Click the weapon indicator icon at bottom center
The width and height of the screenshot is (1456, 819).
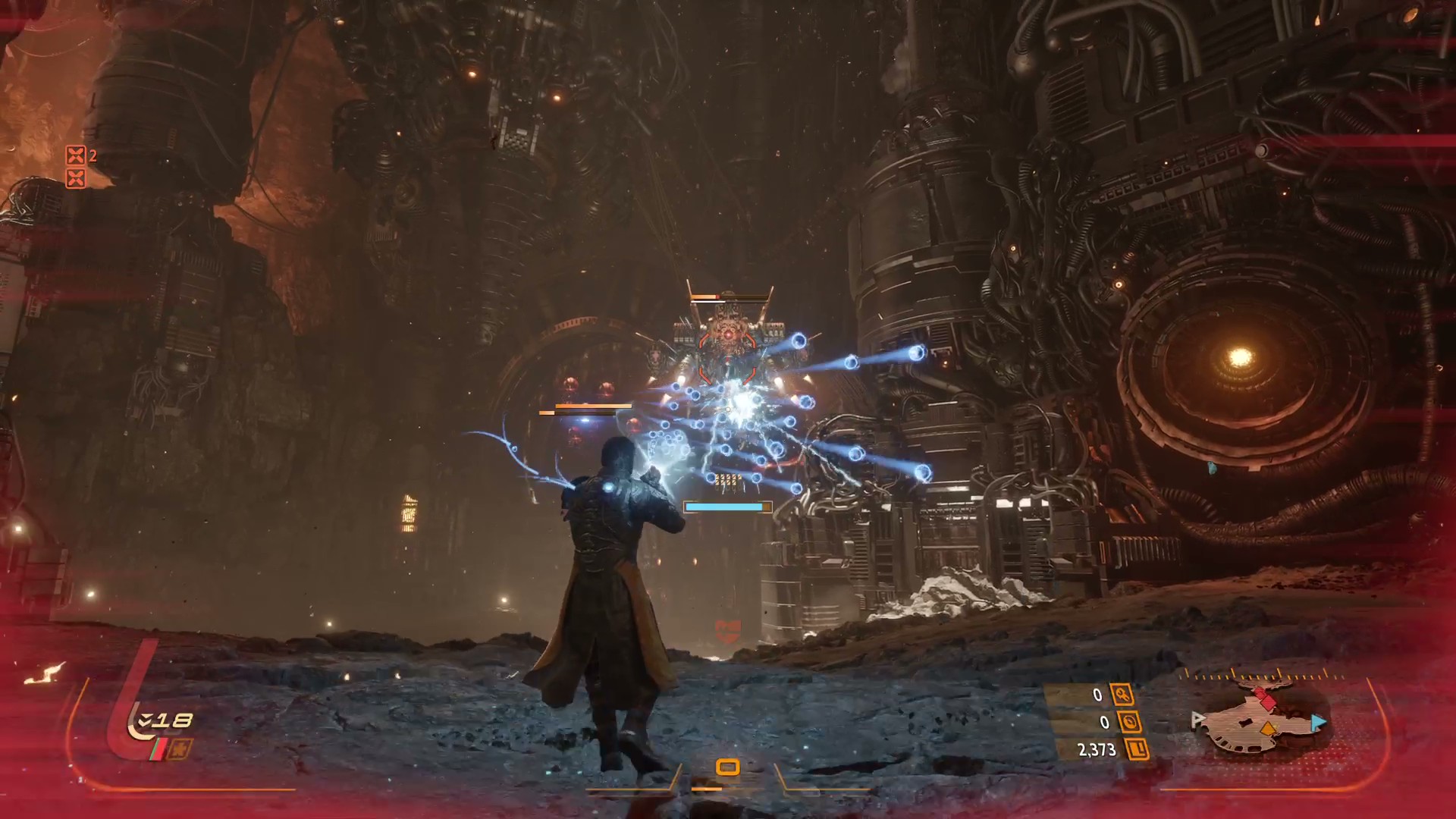point(727,767)
